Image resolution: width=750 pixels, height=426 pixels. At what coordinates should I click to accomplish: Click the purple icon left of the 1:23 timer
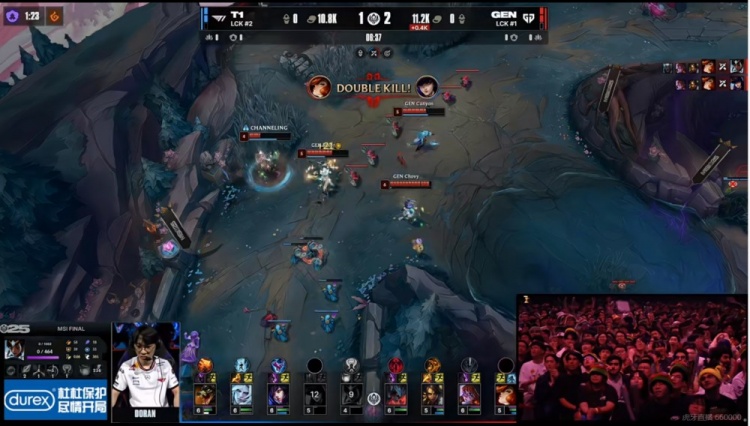tap(11, 16)
